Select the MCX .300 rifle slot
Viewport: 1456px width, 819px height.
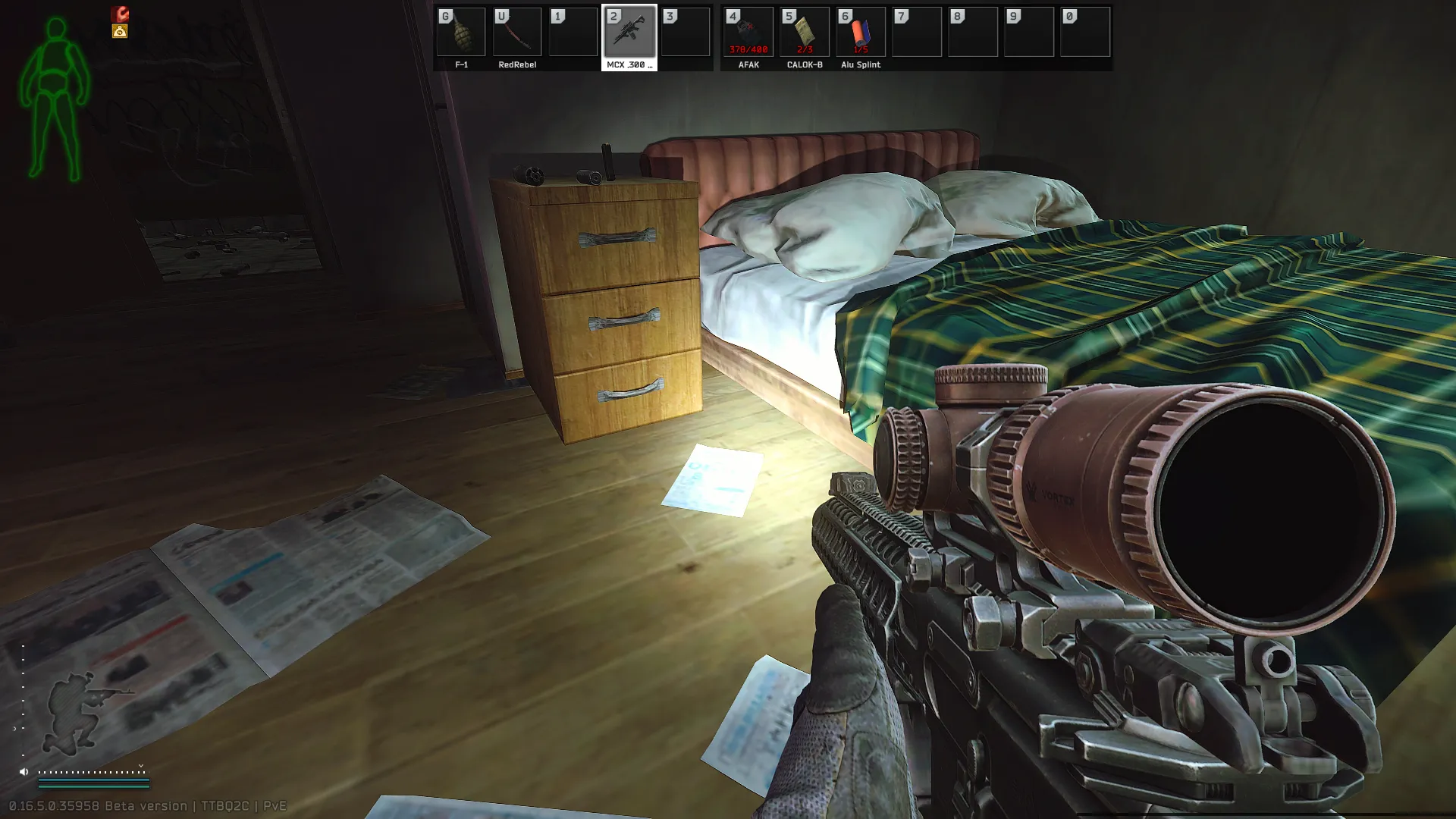click(629, 33)
